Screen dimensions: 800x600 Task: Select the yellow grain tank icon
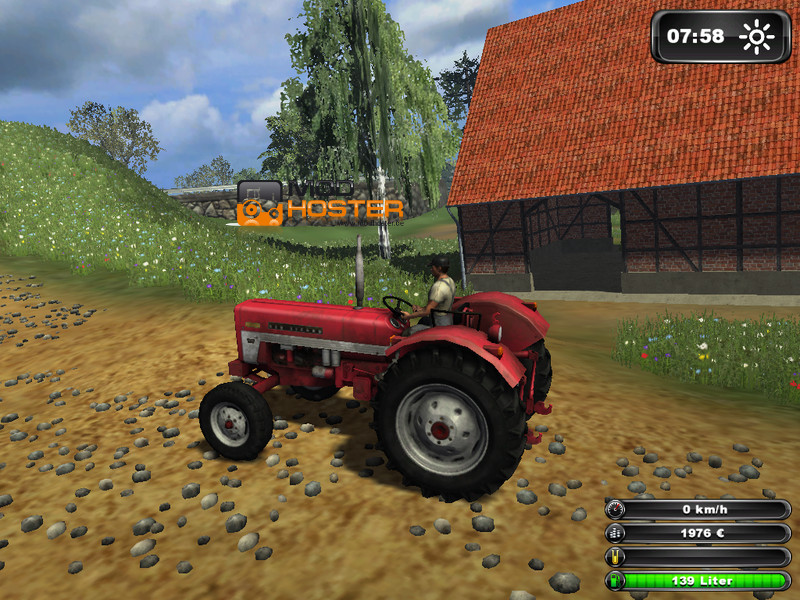pyautogui.click(x=615, y=557)
